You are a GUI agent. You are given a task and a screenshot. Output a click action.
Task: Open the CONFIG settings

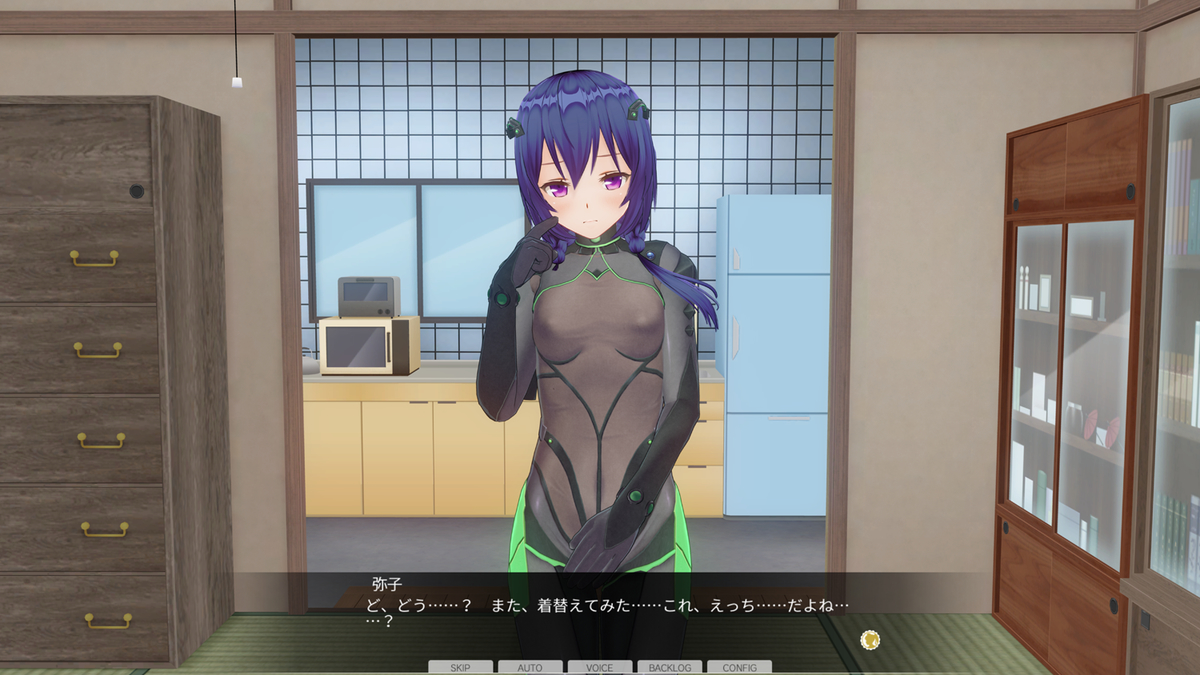coord(739,667)
